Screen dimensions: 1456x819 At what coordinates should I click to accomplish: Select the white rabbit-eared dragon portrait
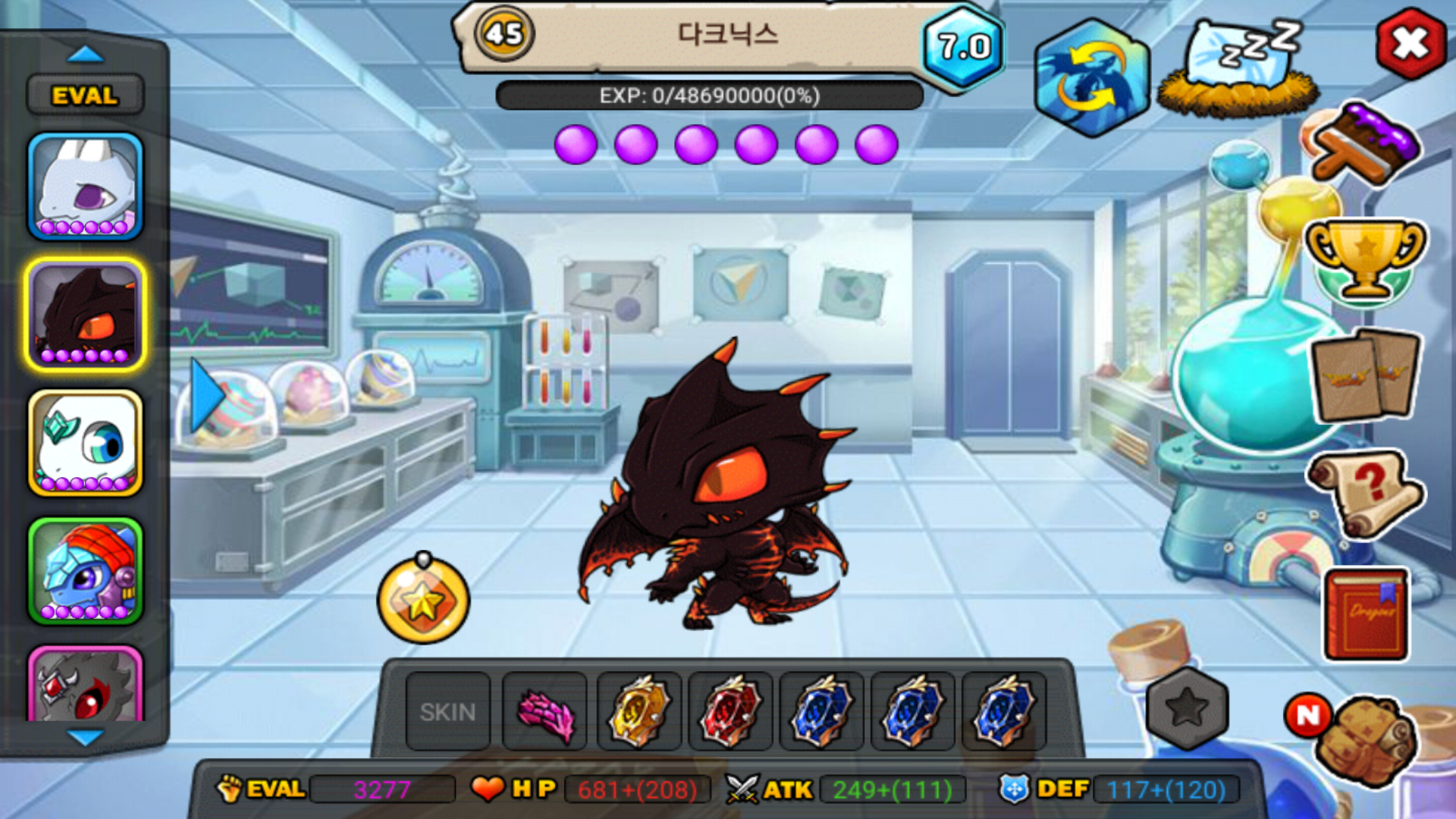[x=85, y=187]
